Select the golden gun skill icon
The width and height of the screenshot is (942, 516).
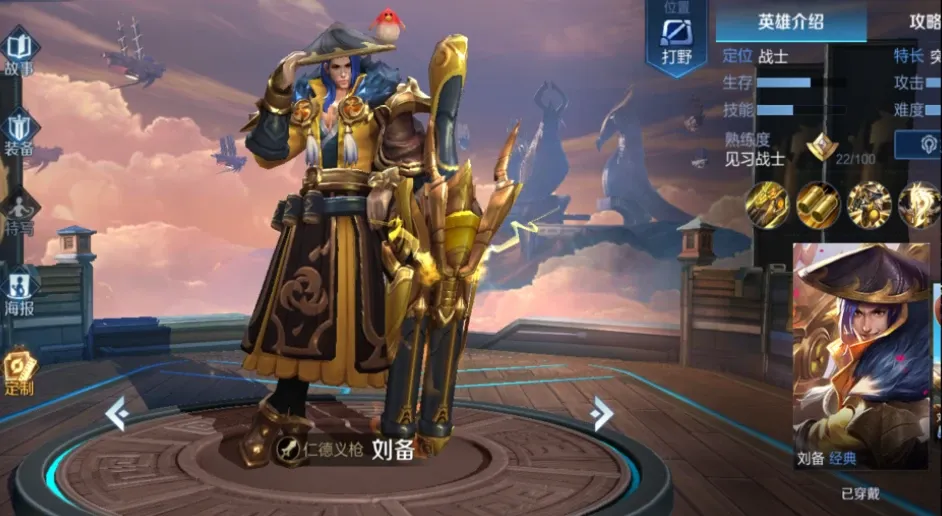[x=767, y=205]
